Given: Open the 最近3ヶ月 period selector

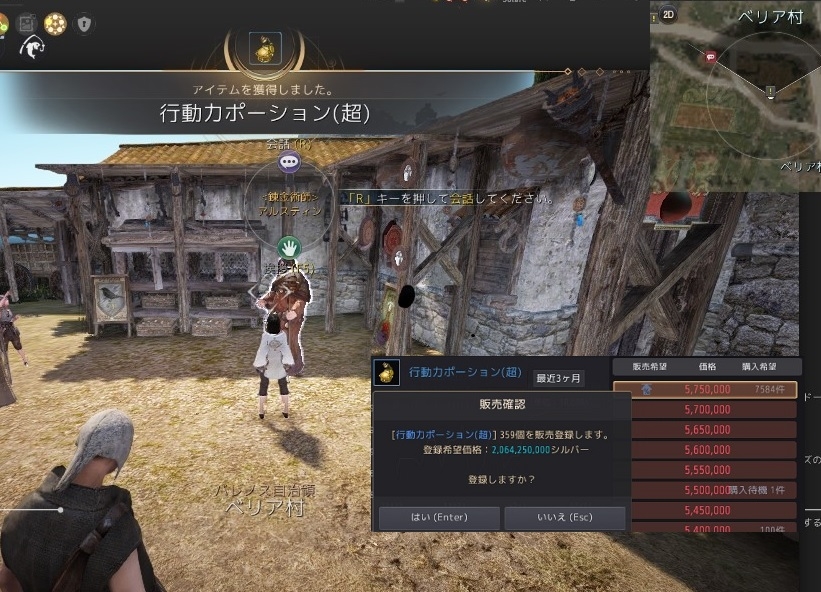Looking at the screenshot, I should tap(558, 378).
